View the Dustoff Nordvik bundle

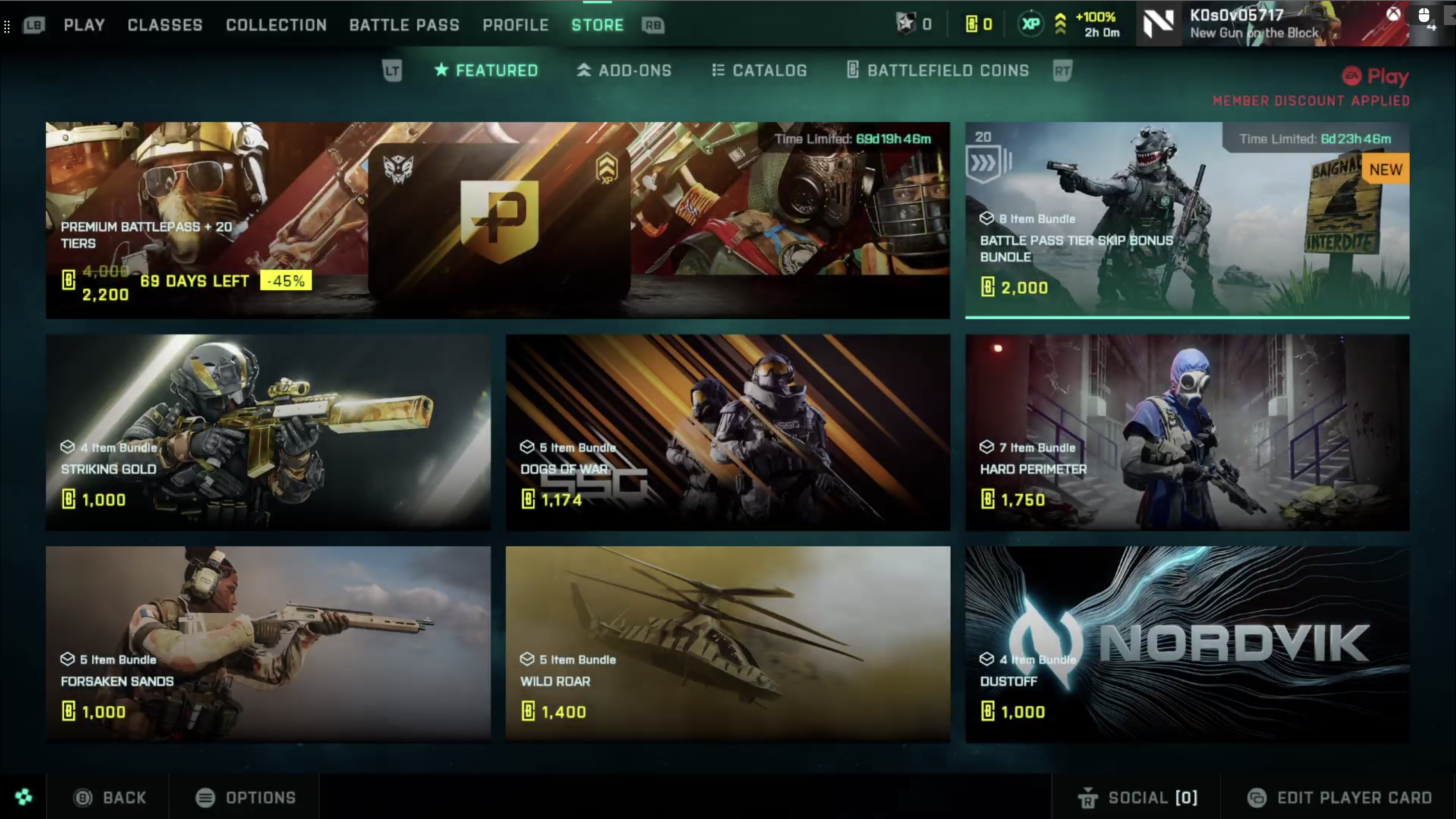[1187, 644]
